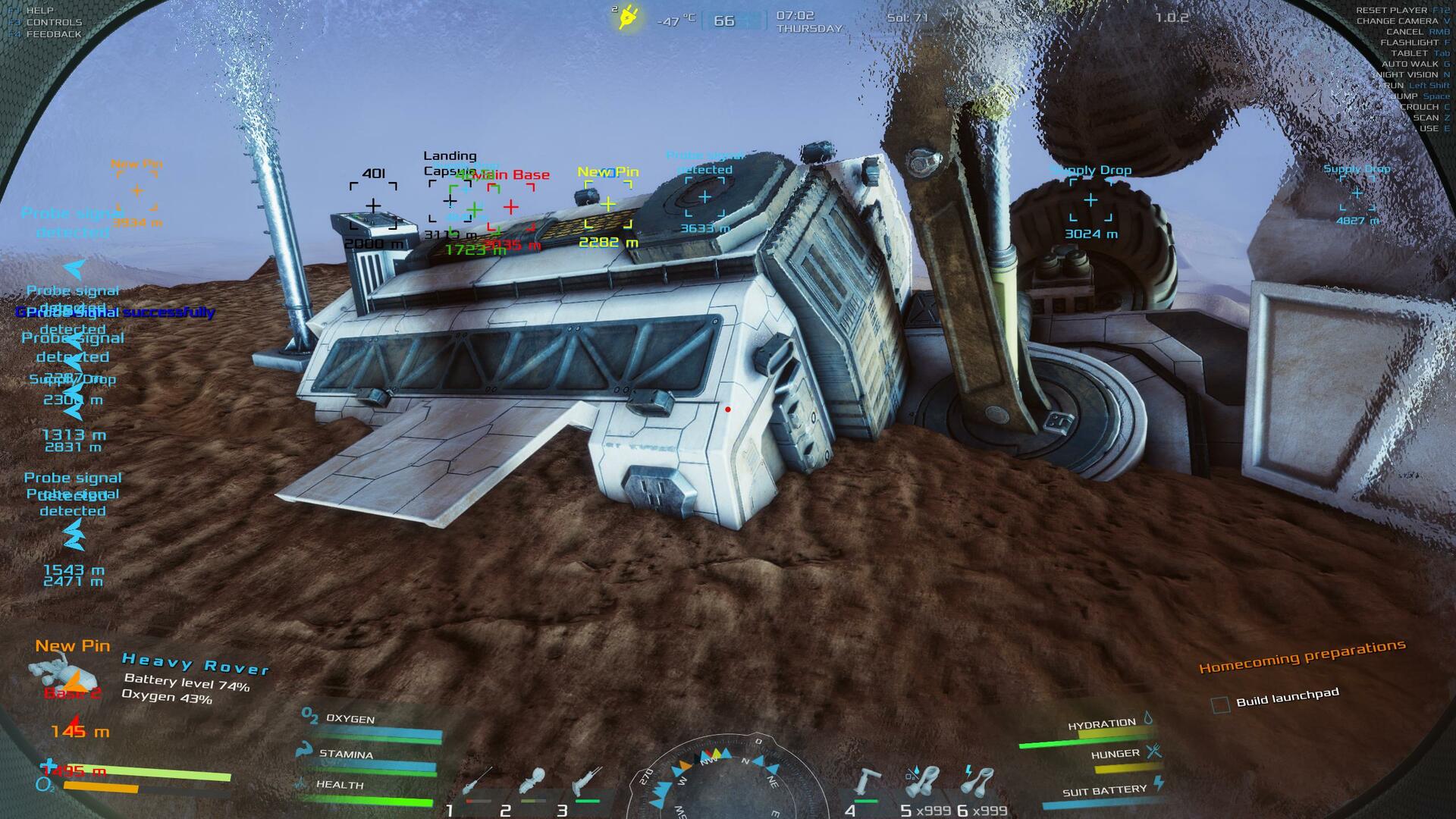Image resolution: width=1456 pixels, height=819 pixels.
Task: Click the Probe signal marker at 3633 m
Action: pos(704,197)
